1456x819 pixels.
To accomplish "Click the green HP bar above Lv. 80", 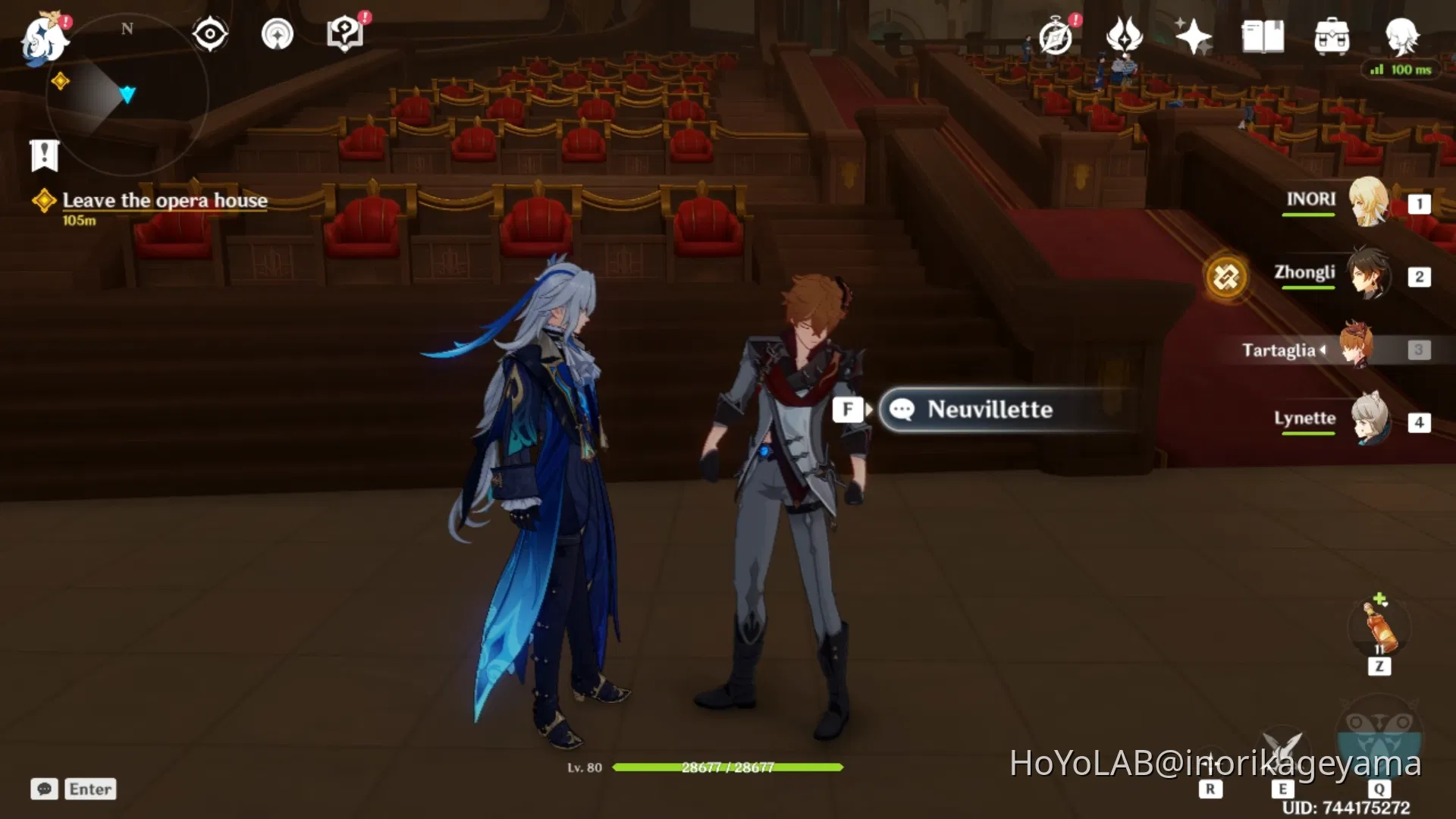I will (728, 767).
